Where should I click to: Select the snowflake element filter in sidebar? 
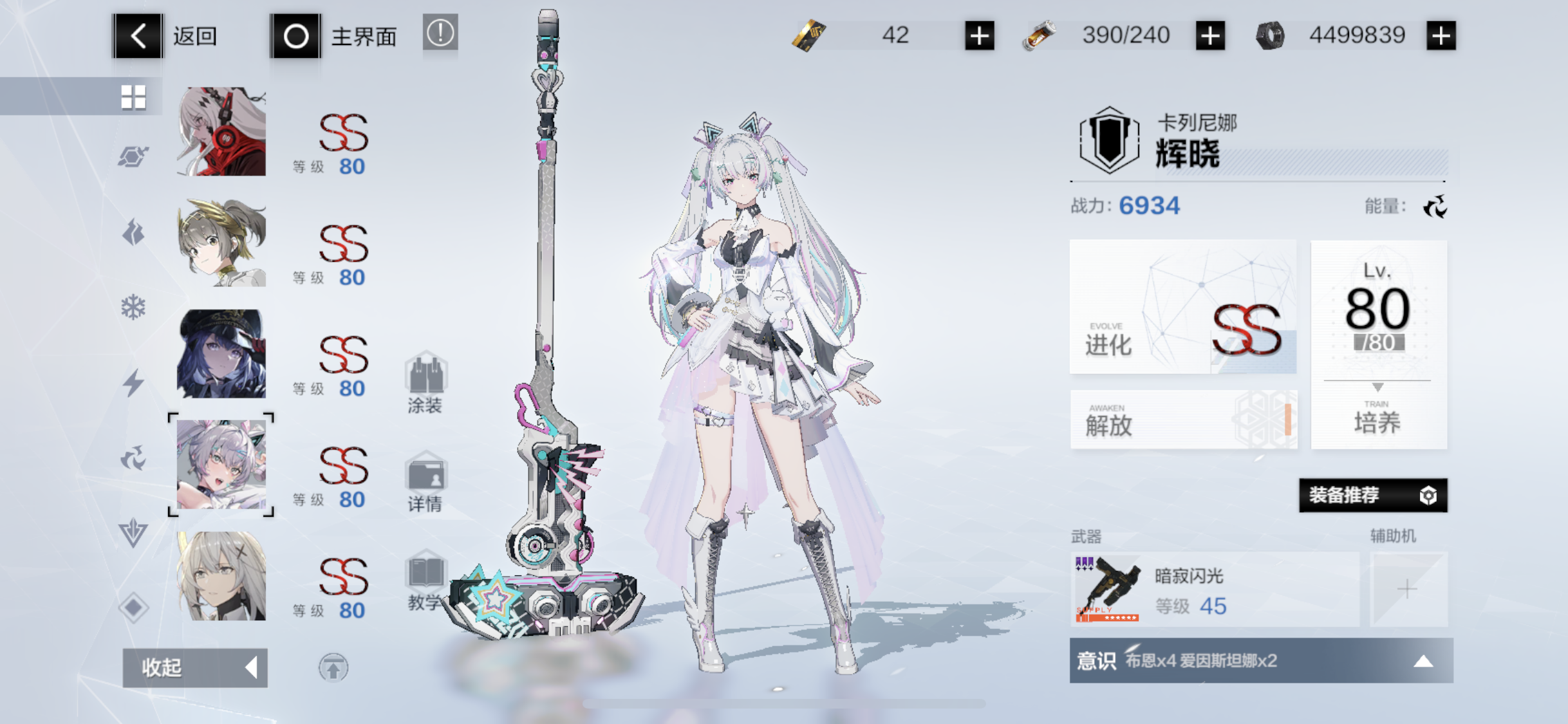coord(133,307)
